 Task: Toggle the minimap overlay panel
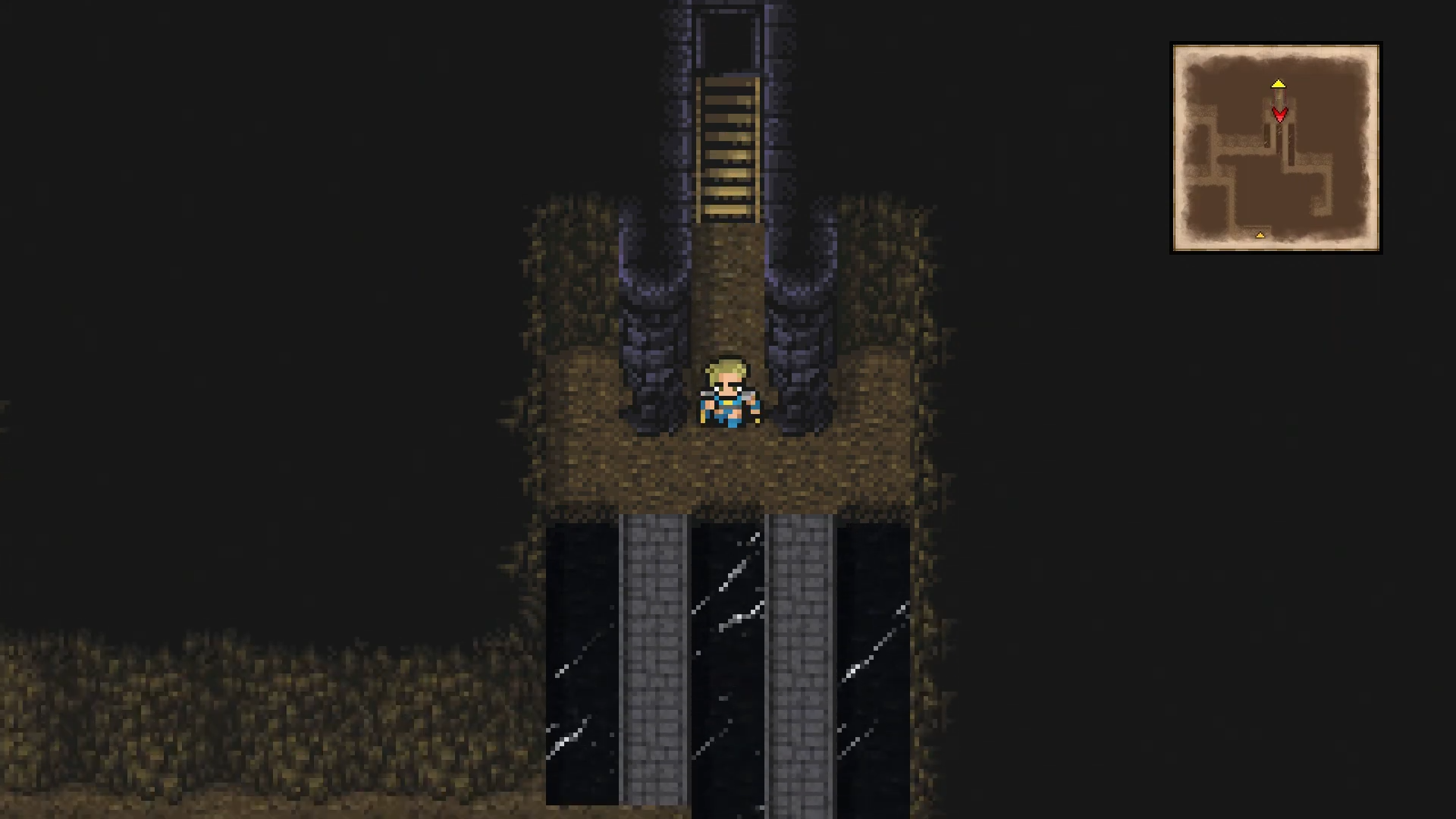coord(1276,148)
